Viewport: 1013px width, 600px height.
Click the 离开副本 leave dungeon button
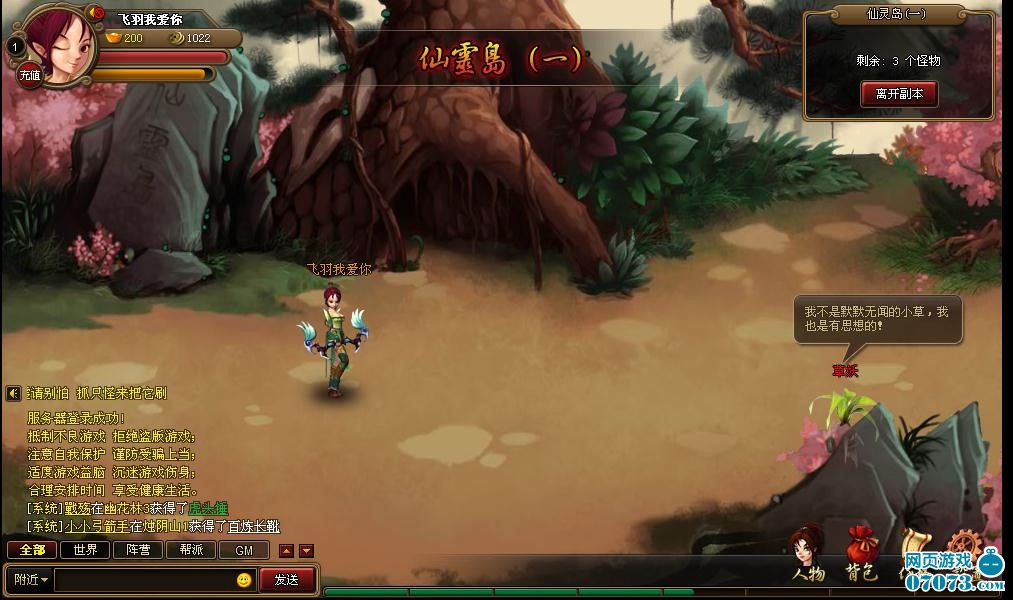pos(899,94)
